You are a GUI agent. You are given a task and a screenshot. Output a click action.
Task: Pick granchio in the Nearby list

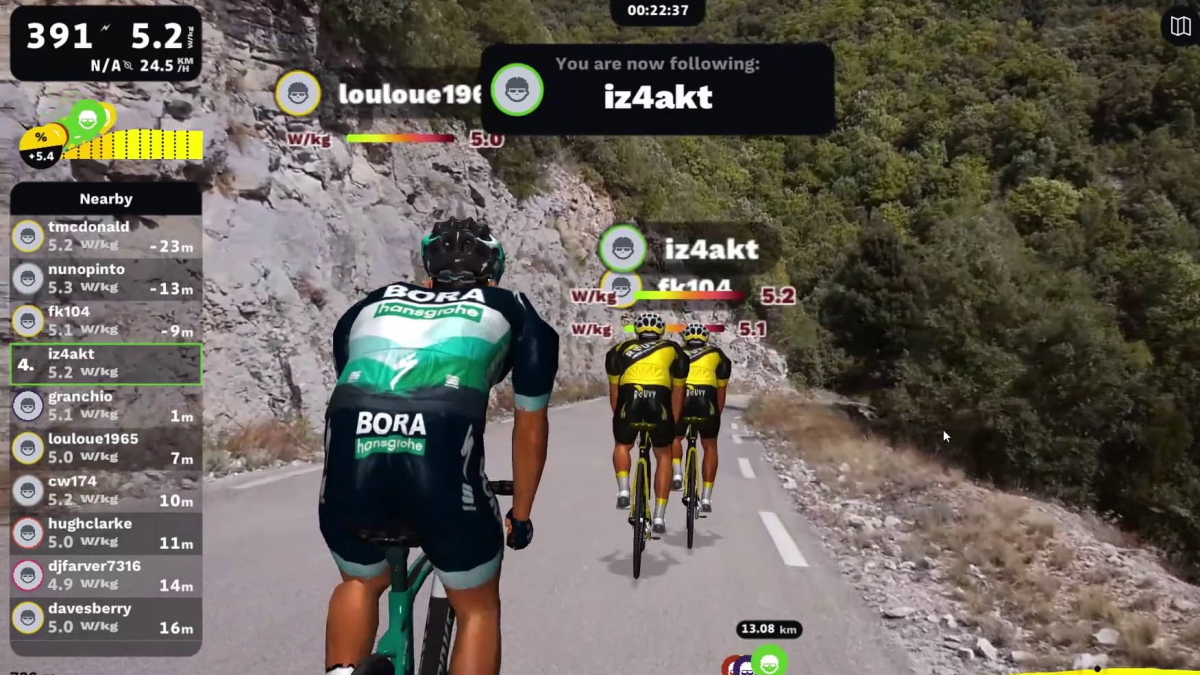(105, 406)
